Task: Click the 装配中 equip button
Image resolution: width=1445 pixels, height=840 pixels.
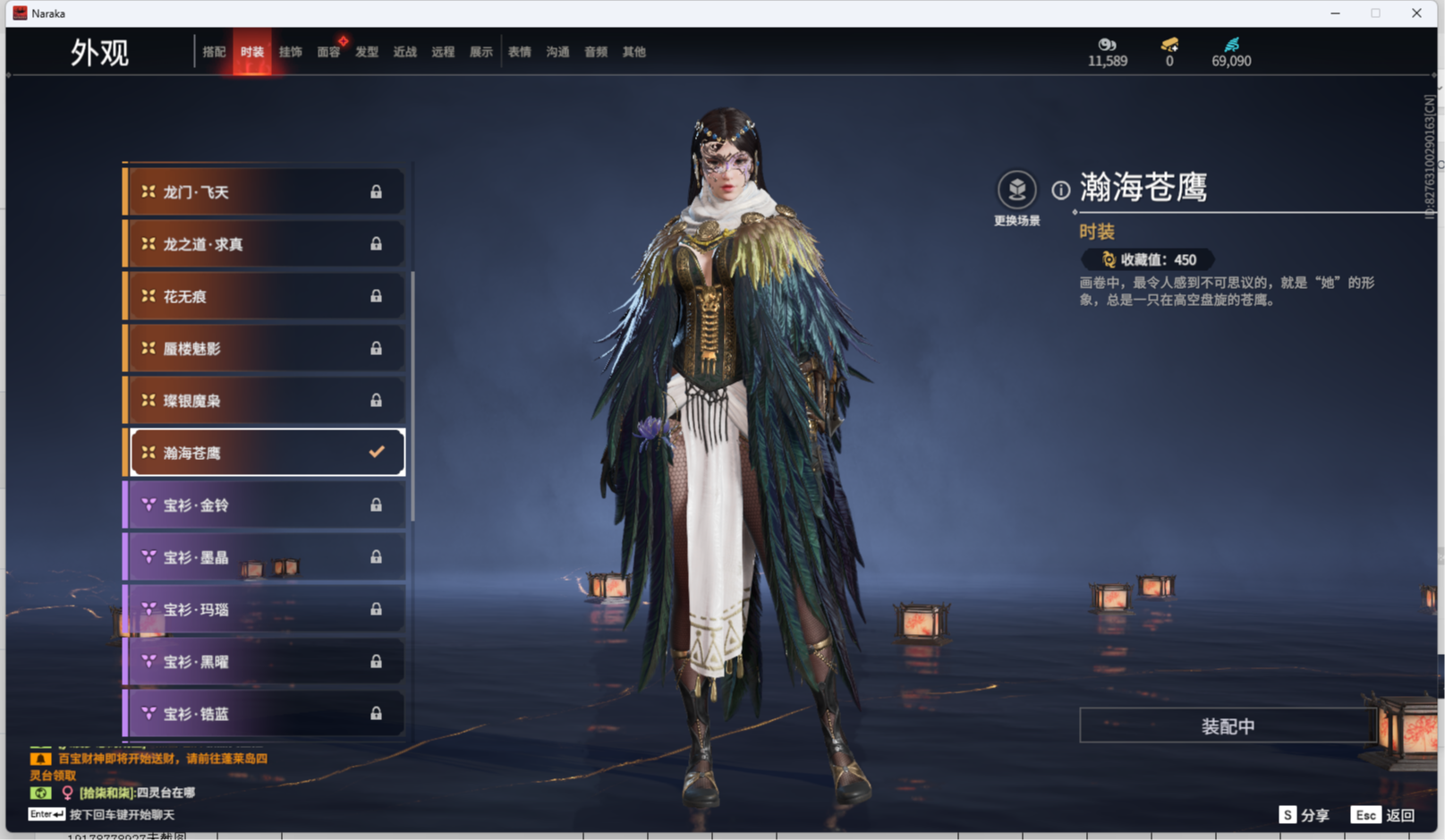Action: click(1227, 725)
